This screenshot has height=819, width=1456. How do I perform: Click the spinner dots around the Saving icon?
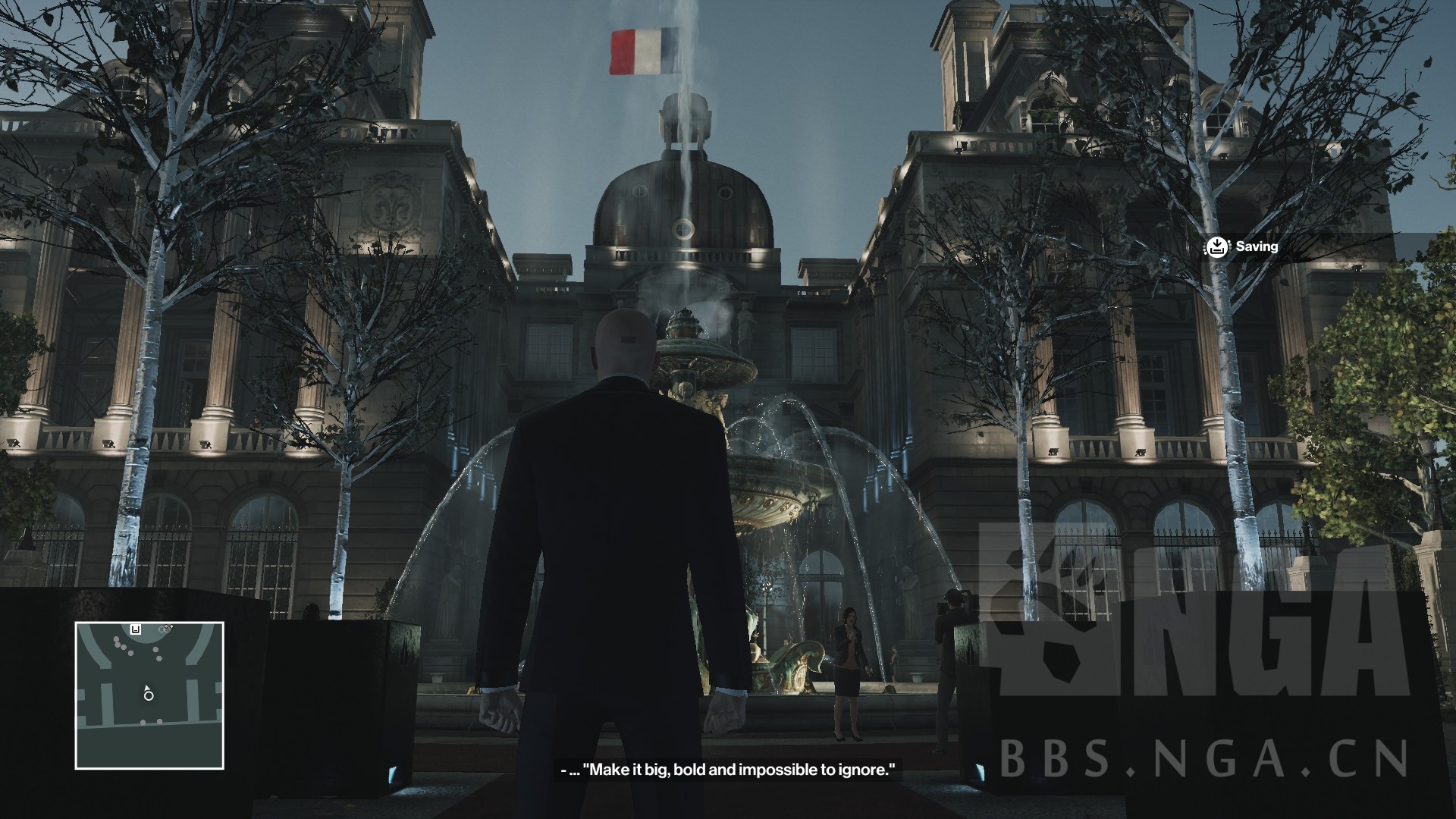tap(1204, 248)
